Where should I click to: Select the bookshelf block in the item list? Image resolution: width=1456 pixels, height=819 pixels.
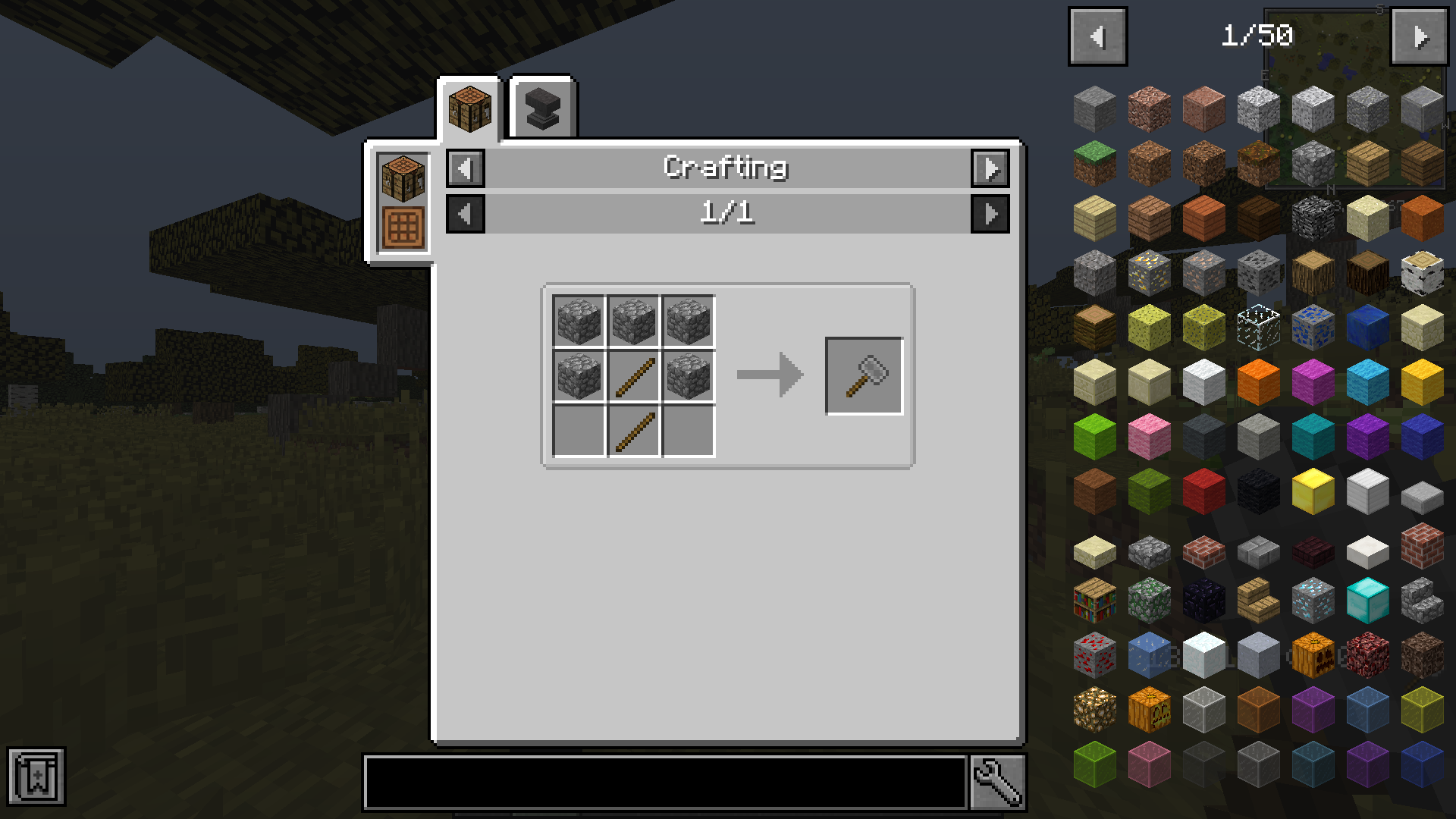pos(1095,600)
